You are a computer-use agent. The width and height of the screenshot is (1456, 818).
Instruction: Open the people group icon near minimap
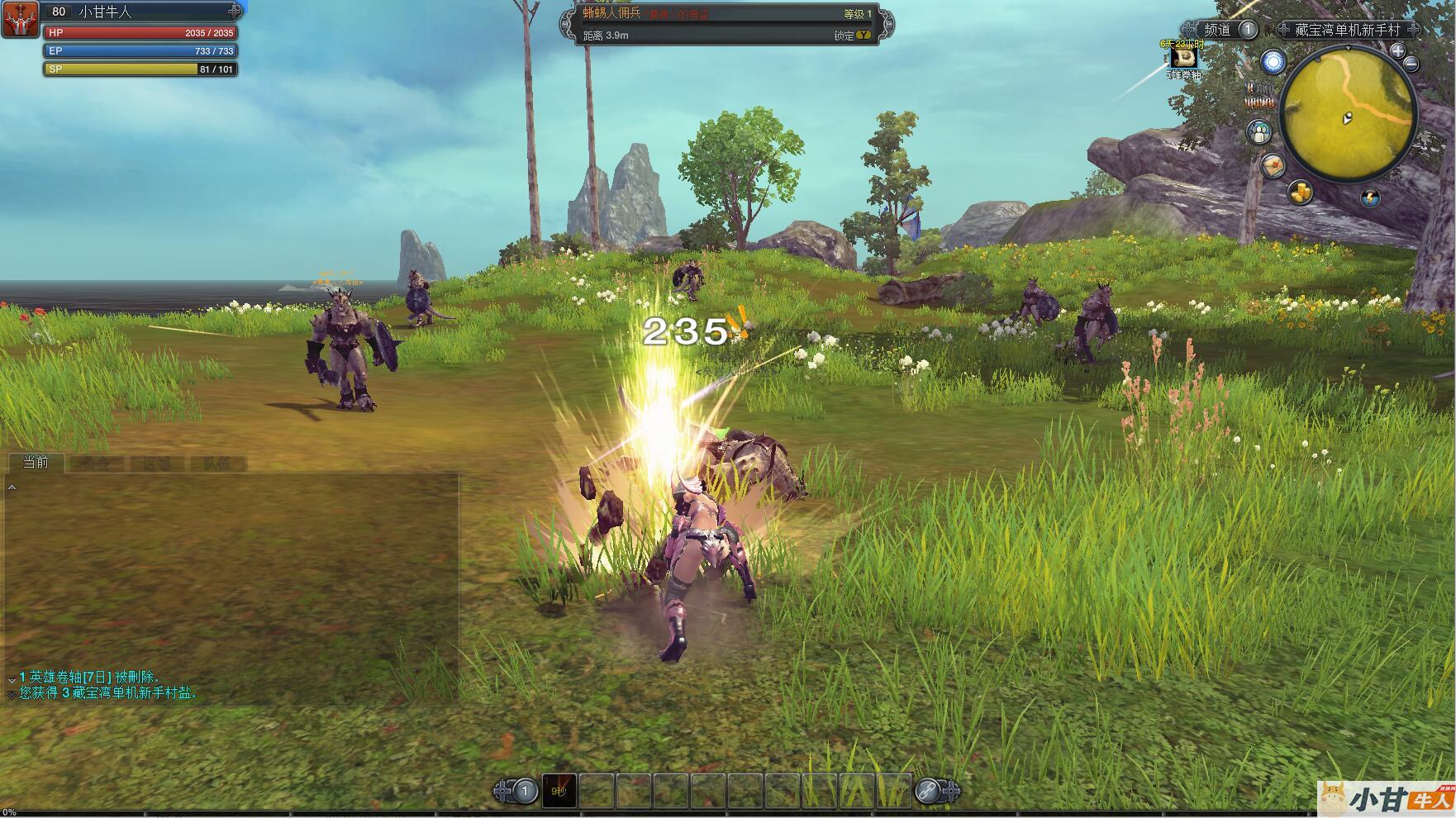(x=1259, y=132)
